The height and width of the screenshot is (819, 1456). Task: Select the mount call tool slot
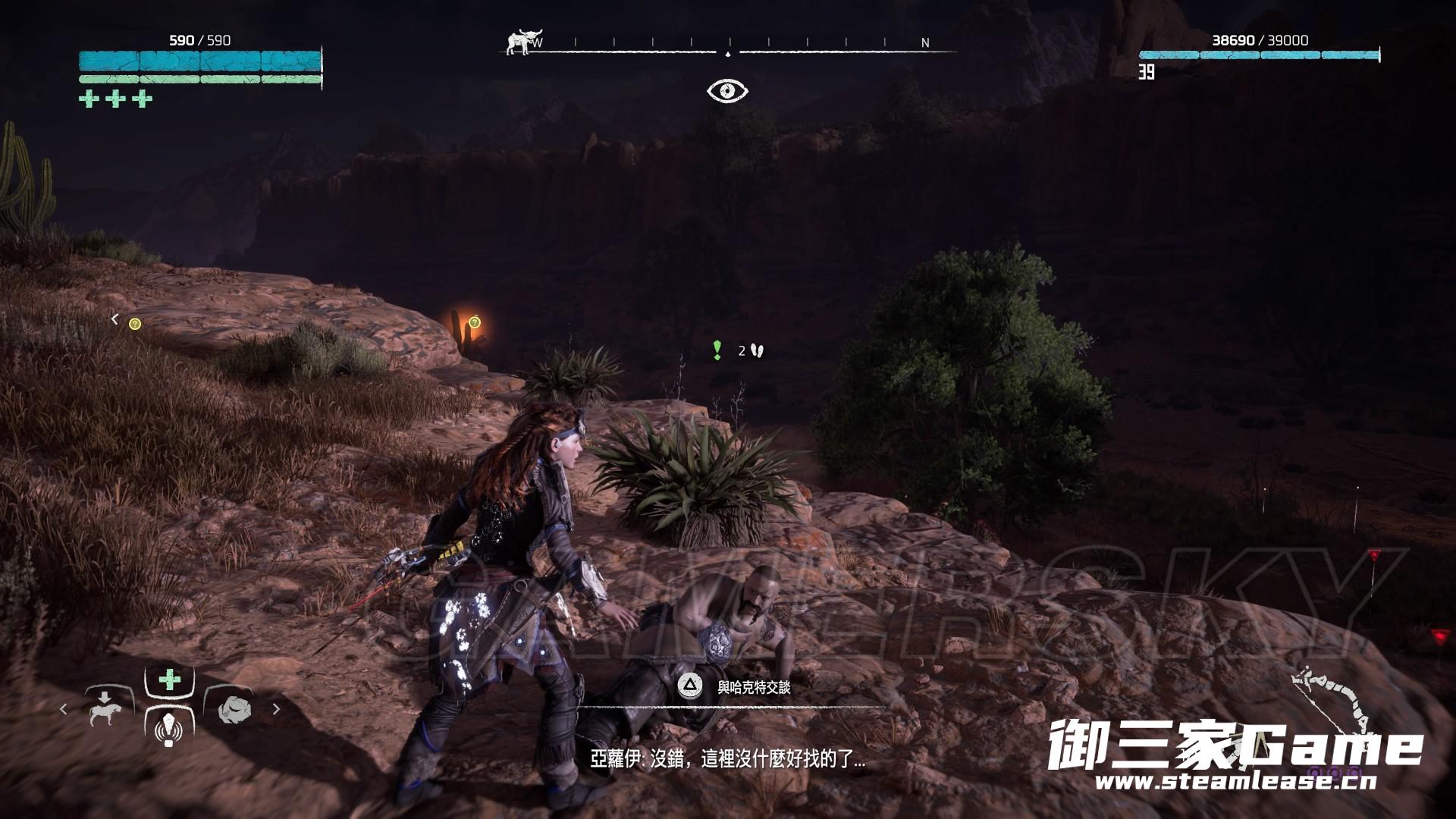point(105,709)
